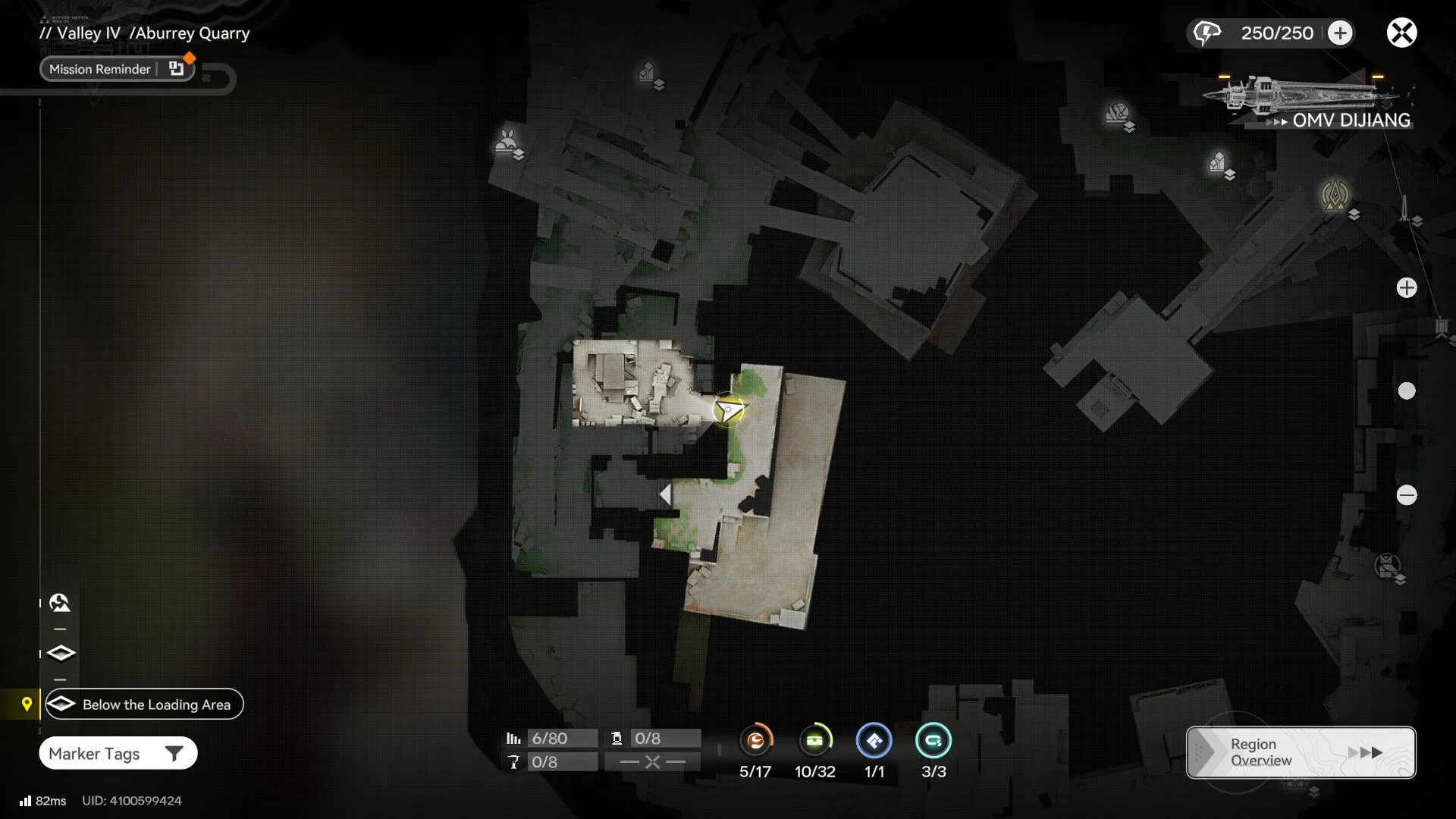
Task: Show the blue diamond tracker 1/1
Action: [x=874, y=741]
